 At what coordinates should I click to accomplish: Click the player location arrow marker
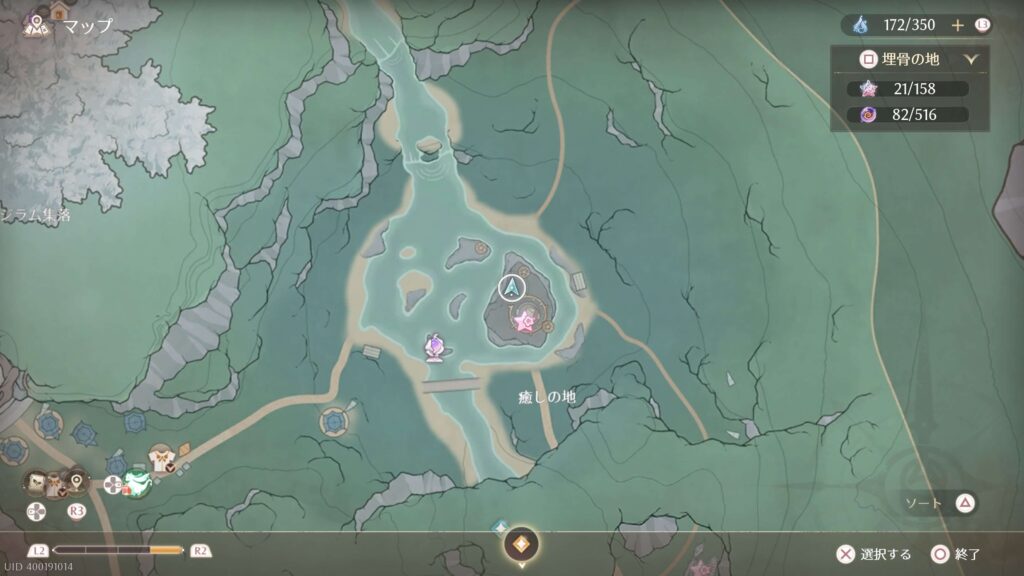point(512,289)
